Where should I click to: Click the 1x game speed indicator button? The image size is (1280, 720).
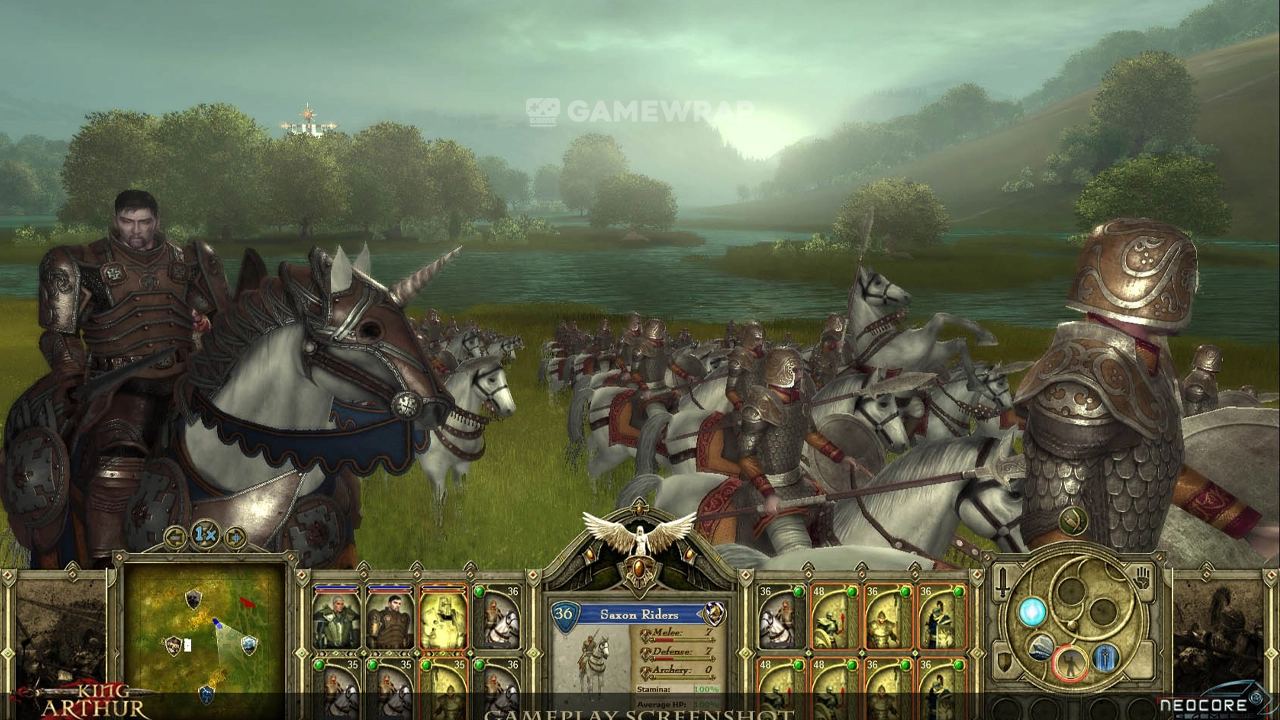point(205,535)
